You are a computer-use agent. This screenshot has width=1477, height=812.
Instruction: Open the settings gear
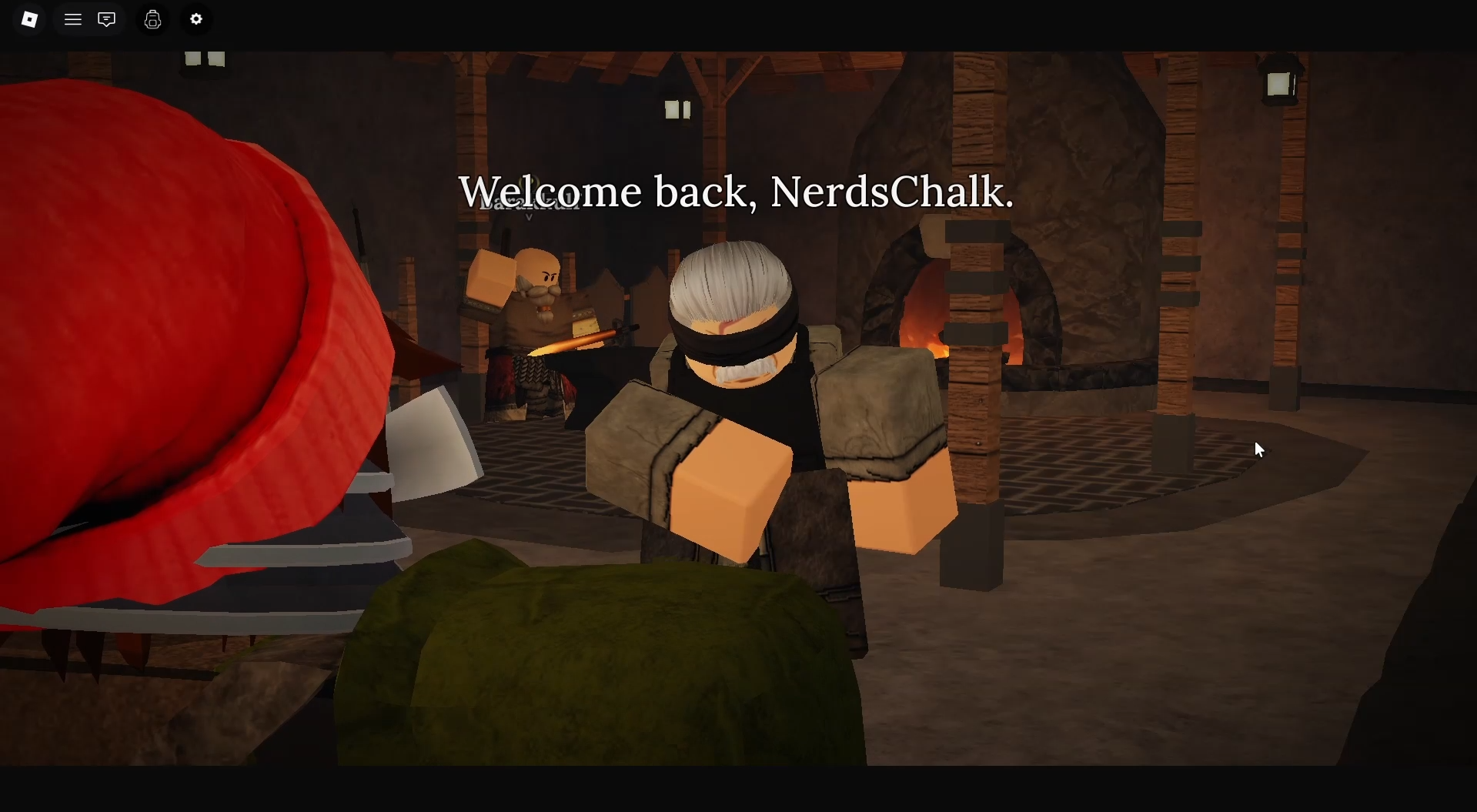pos(196,19)
